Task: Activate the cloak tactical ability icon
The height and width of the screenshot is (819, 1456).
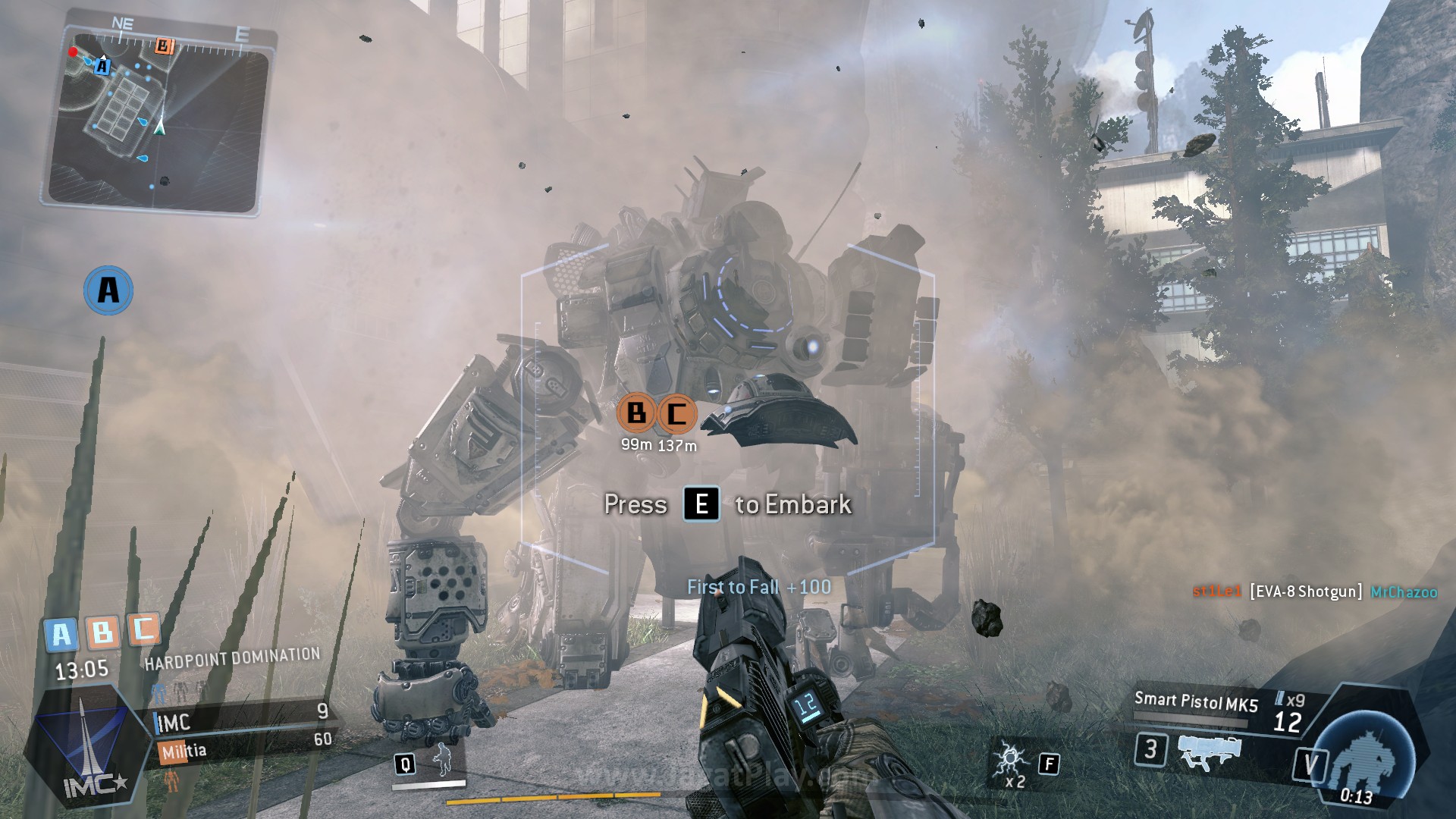Action: coord(441,760)
